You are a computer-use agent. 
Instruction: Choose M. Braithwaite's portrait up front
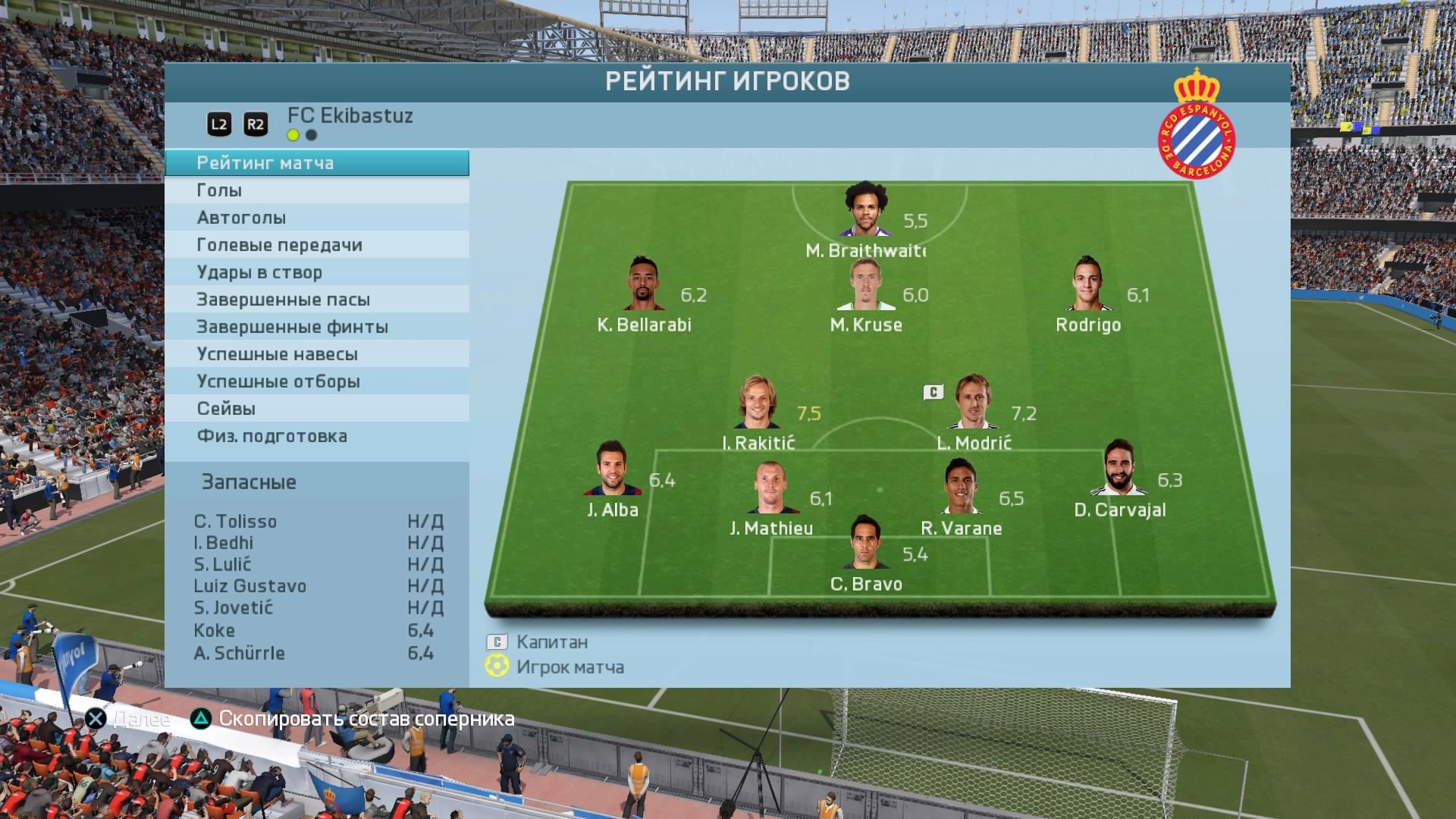(x=866, y=209)
